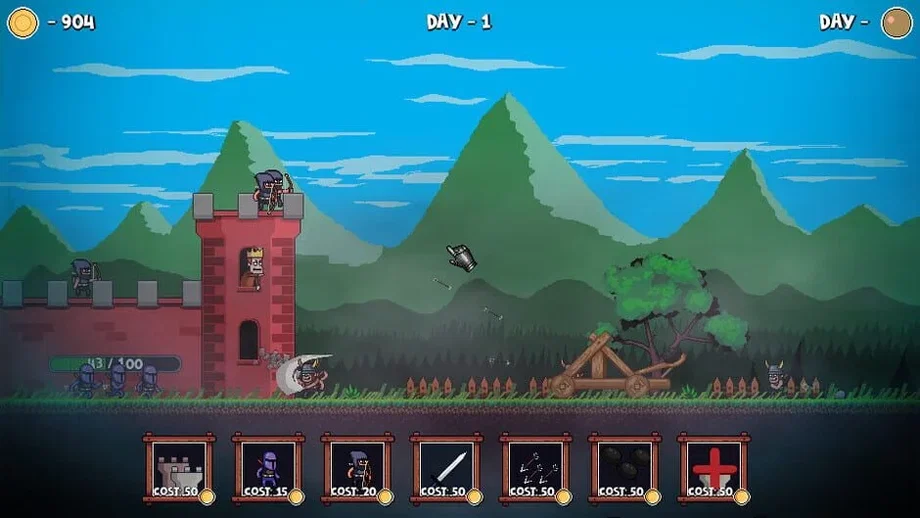Image resolution: width=920 pixels, height=518 pixels.
Task: Buy the red cross repair item
Action: coord(713,468)
